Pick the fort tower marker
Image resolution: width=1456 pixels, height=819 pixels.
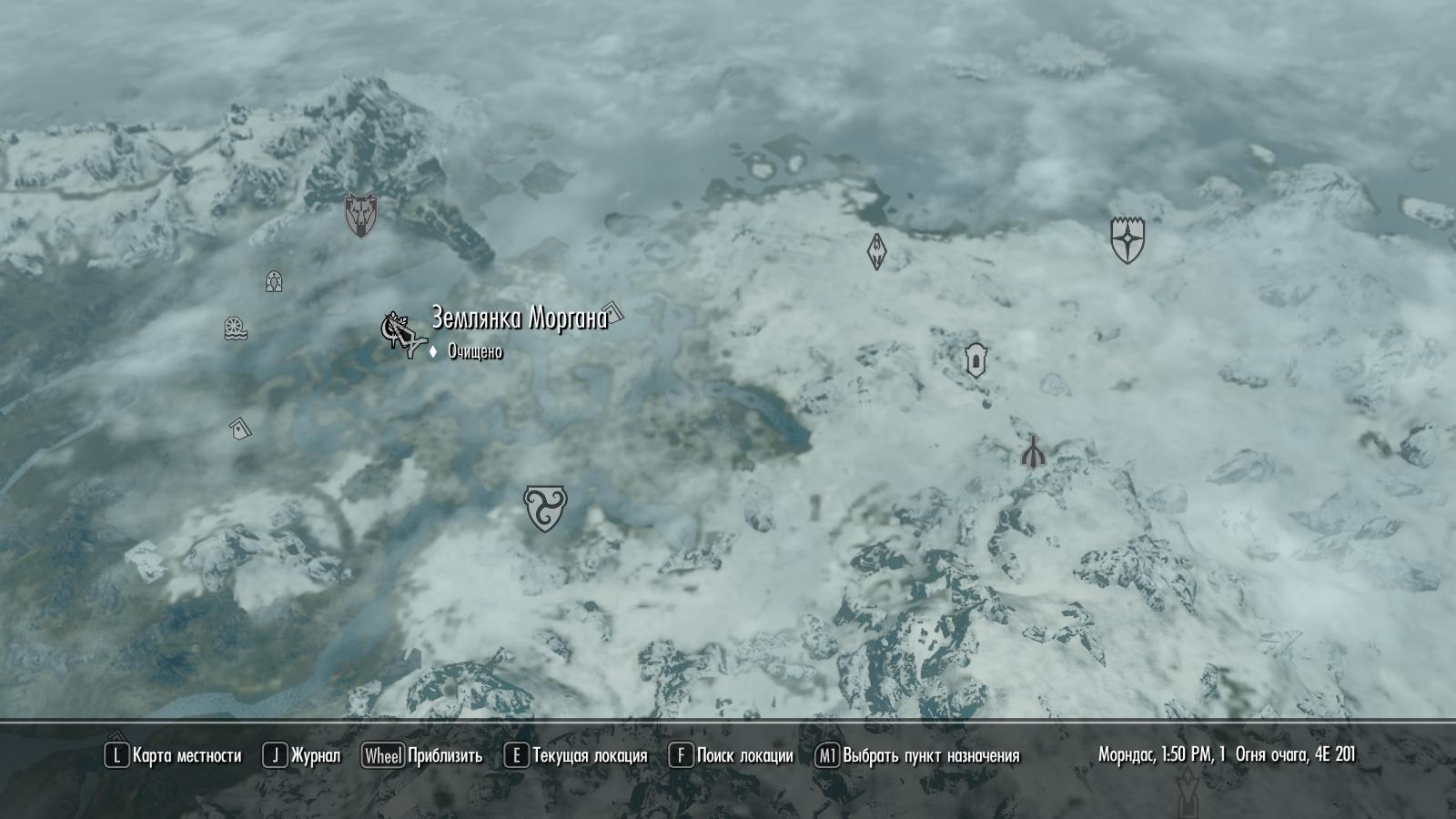[976, 359]
